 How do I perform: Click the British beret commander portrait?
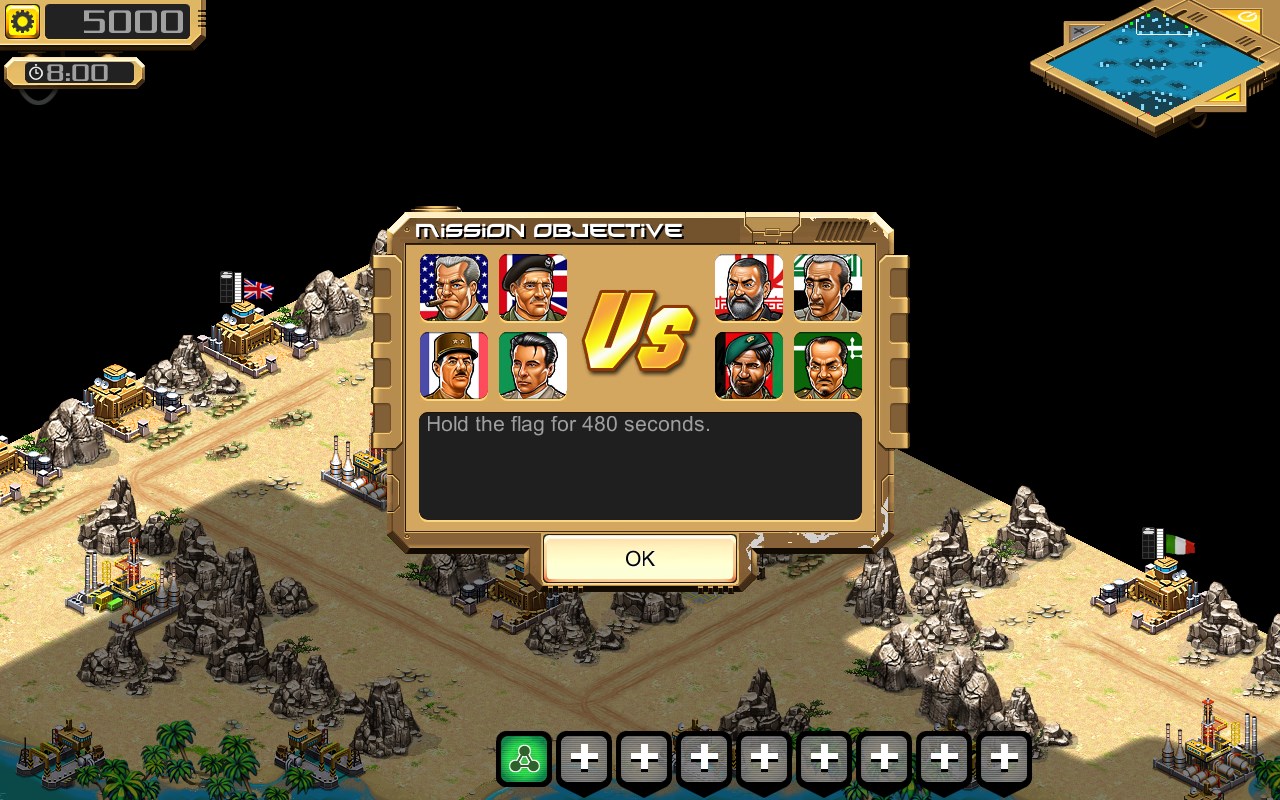click(x=532, y=288)
